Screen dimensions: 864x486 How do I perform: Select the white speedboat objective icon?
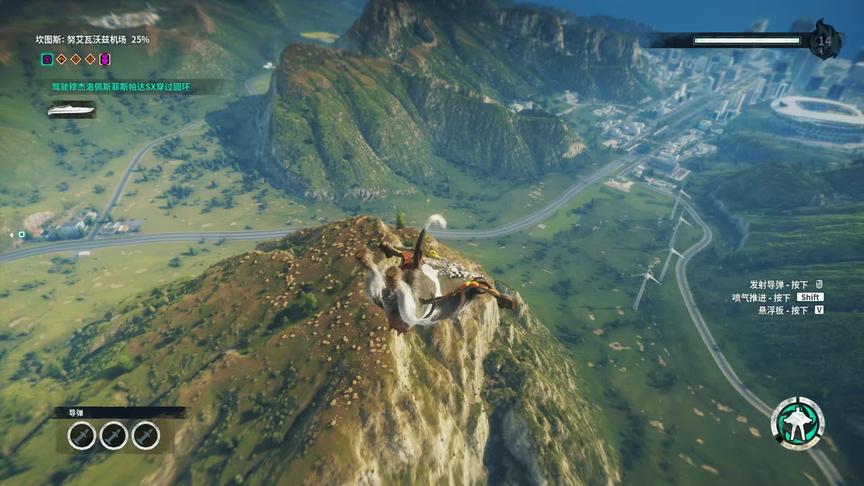[71, 109]
